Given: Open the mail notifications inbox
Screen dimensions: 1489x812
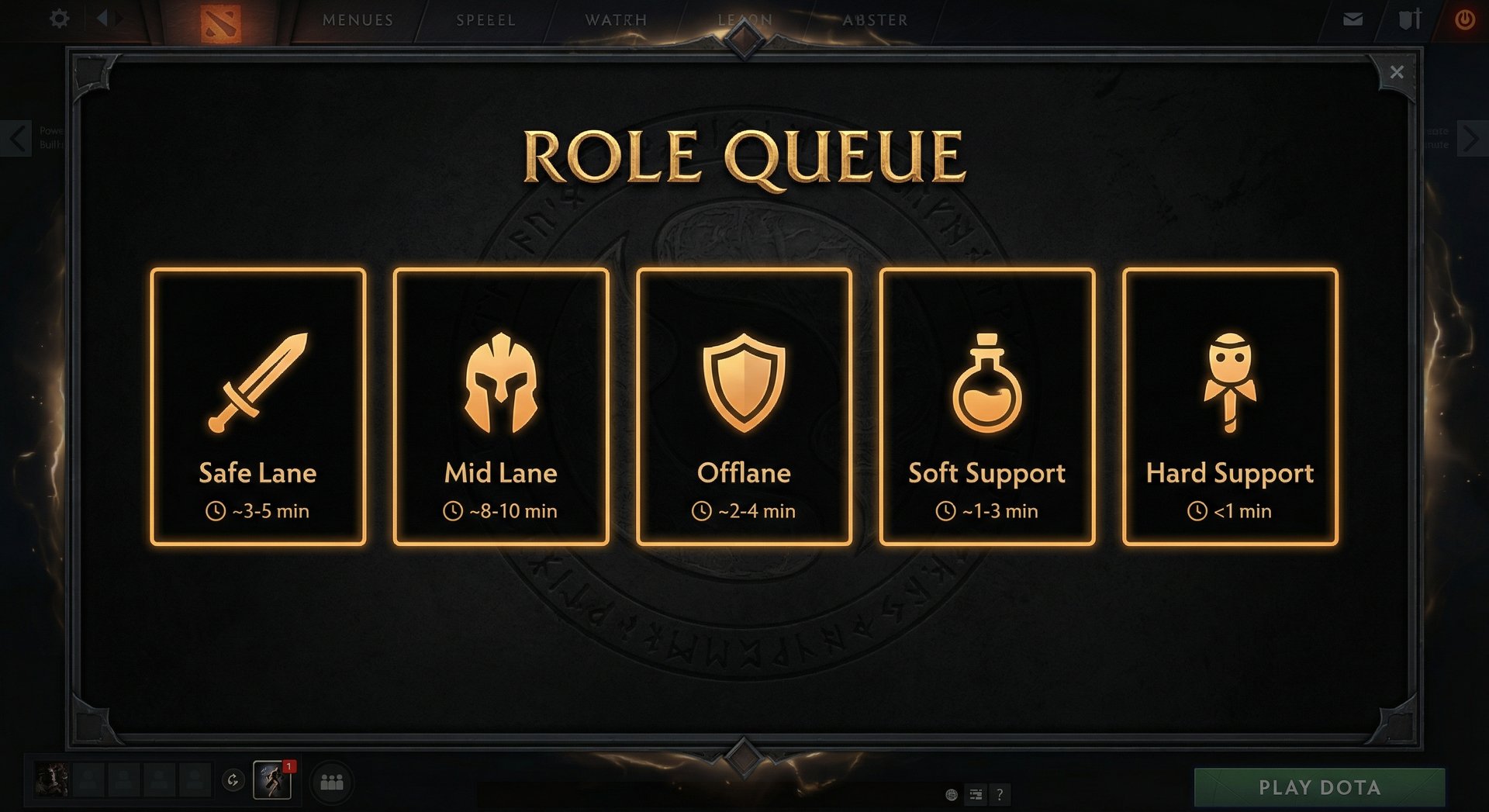Looking at the screenshot, I should point(1353,19).
